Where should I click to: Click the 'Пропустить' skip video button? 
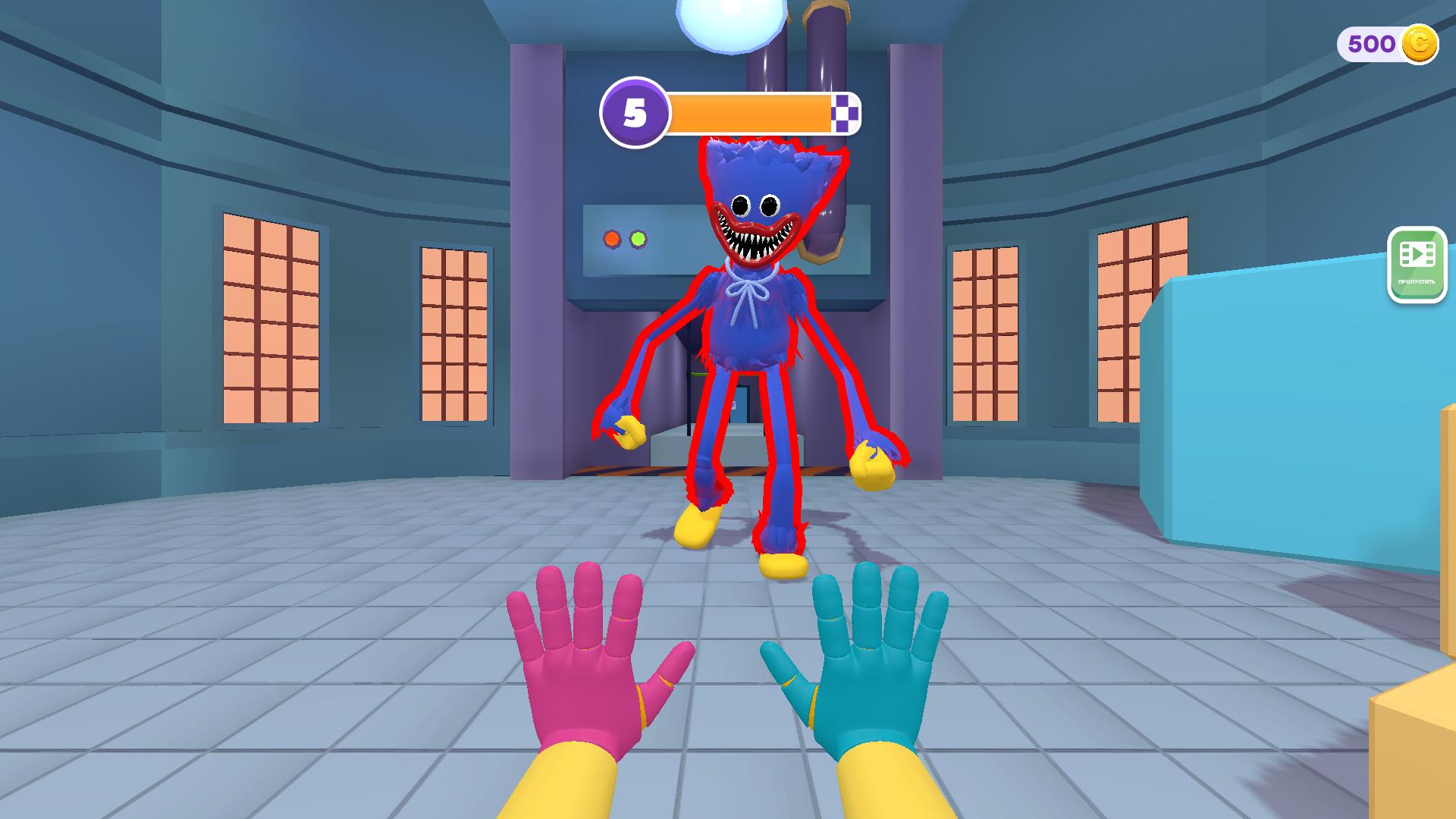1417,265
